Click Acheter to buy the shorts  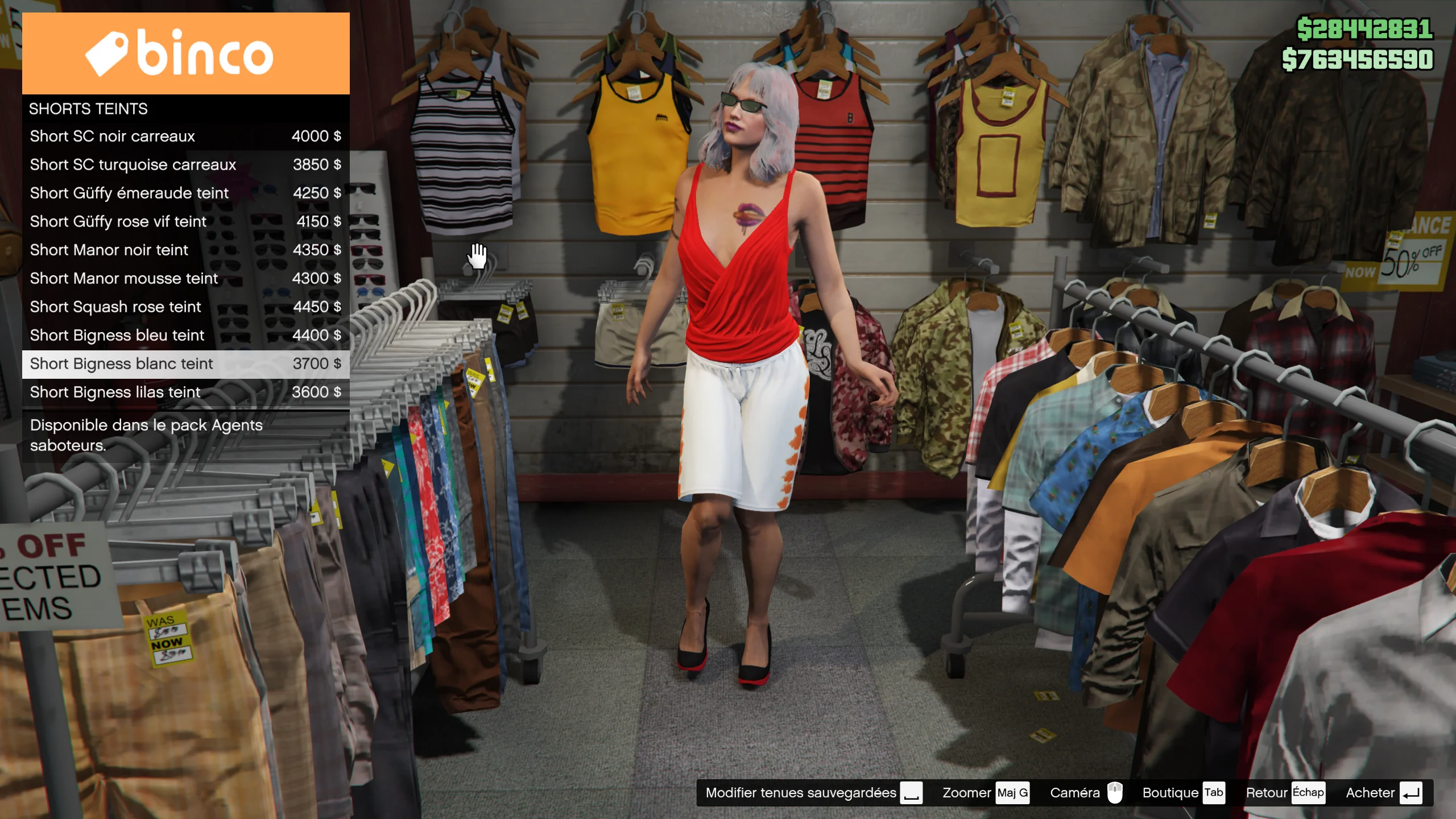point(1383,793)
